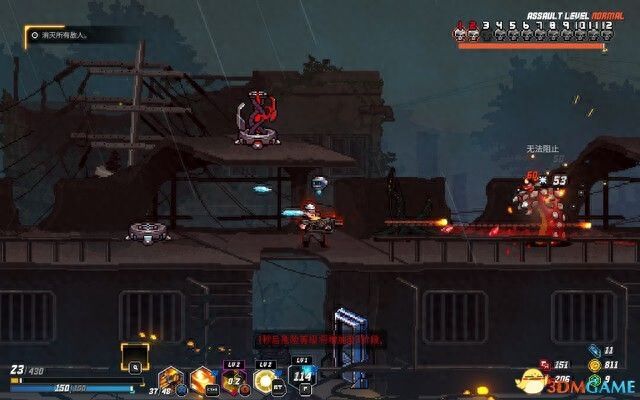Screen dimensions: 640x400
Task: Click the empty item slot with magnifier
Action: [x=134, y=354]
